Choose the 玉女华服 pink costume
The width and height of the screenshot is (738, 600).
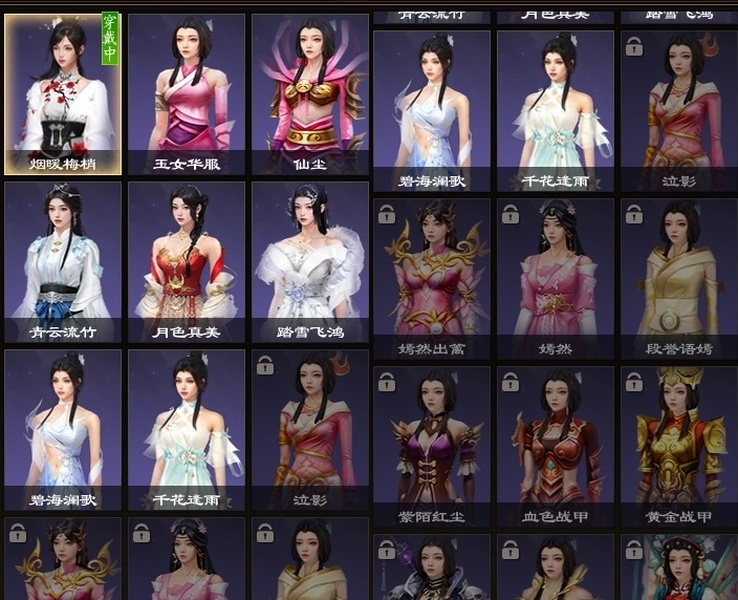(x=186, y=95)
